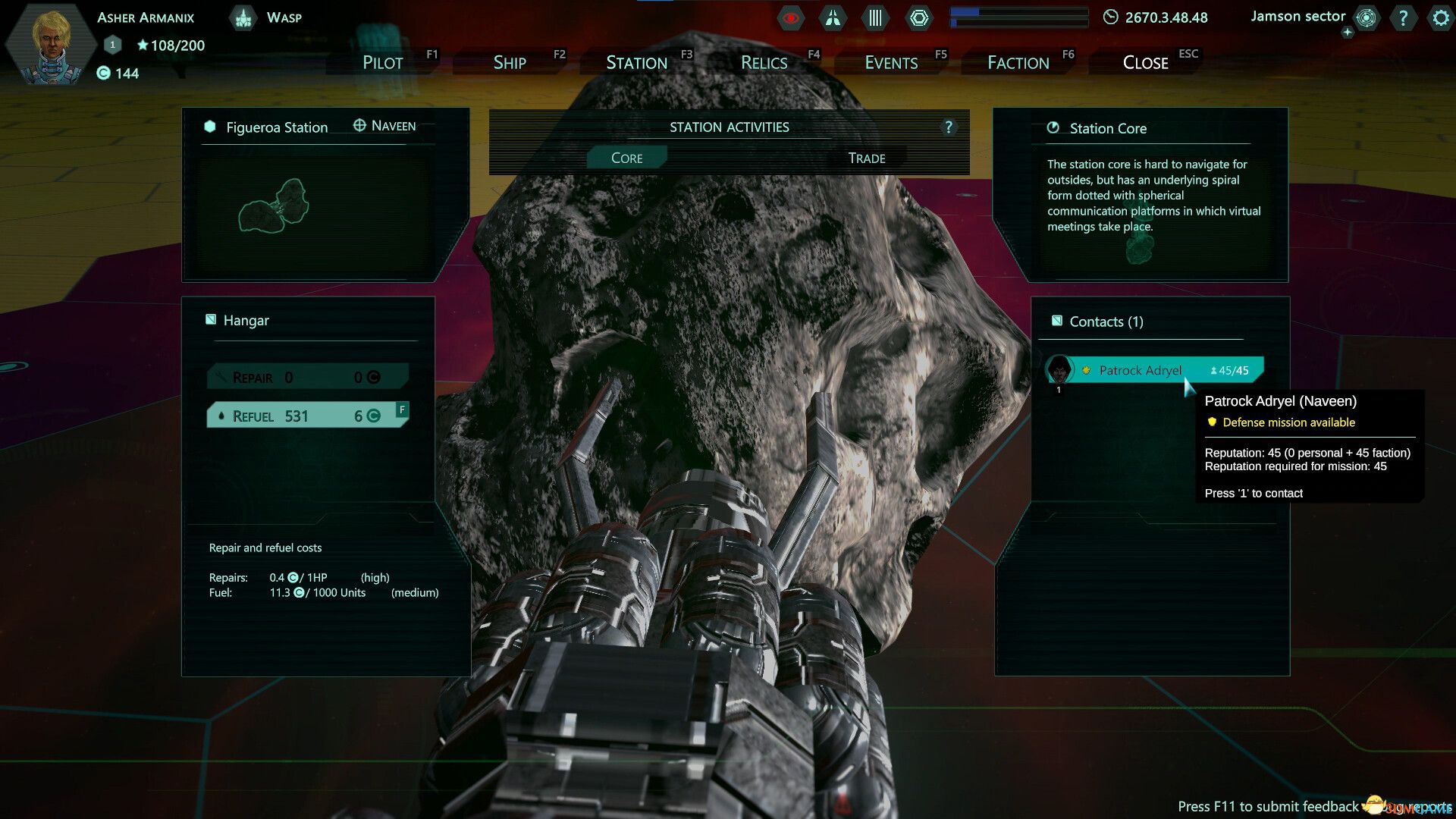This screenshot has height=819, width=1456.
Task: Select the Core activity
Action: [x=626, y=158]
